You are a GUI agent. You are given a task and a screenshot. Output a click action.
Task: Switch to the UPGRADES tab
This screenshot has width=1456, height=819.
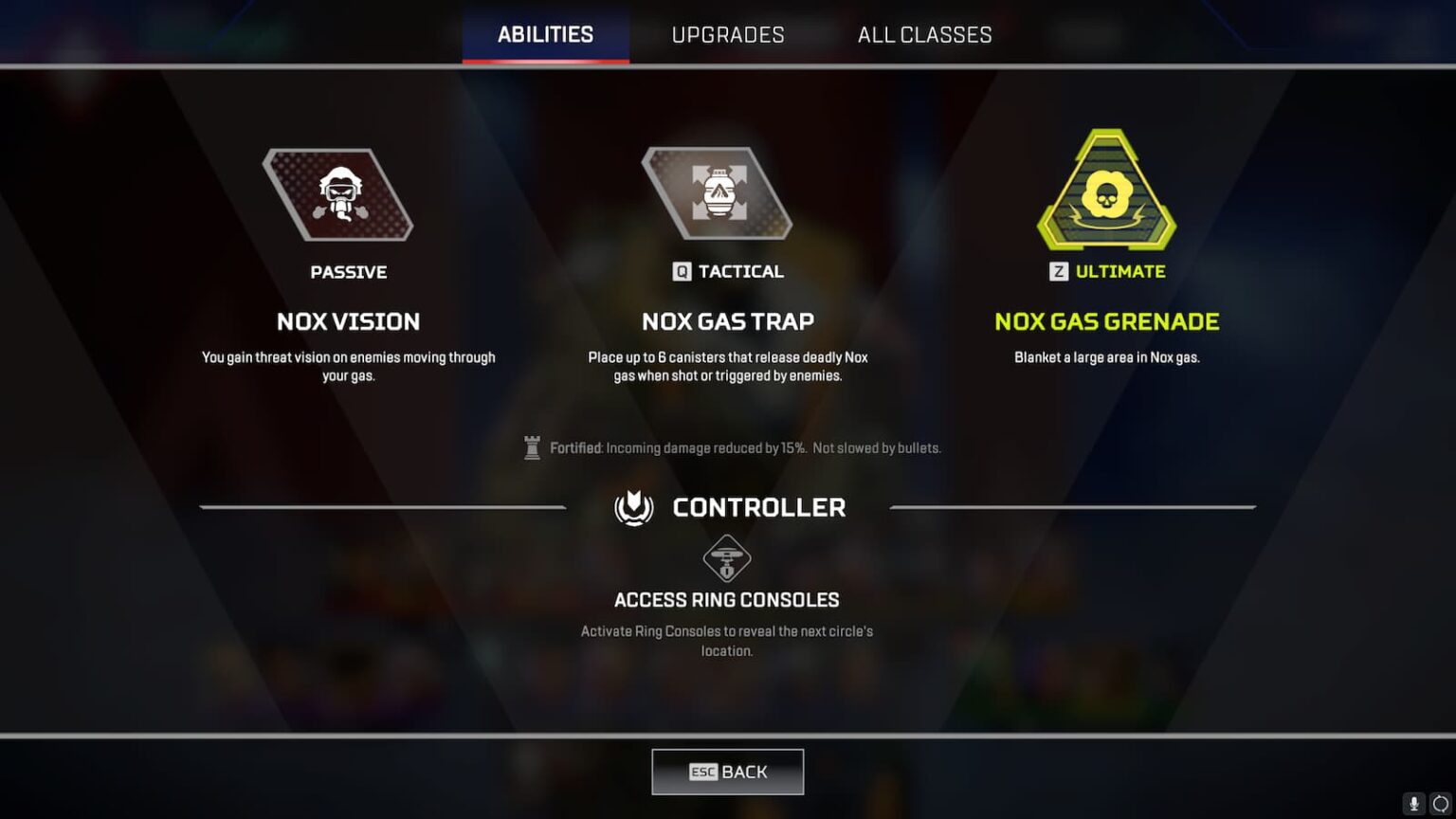728,34
